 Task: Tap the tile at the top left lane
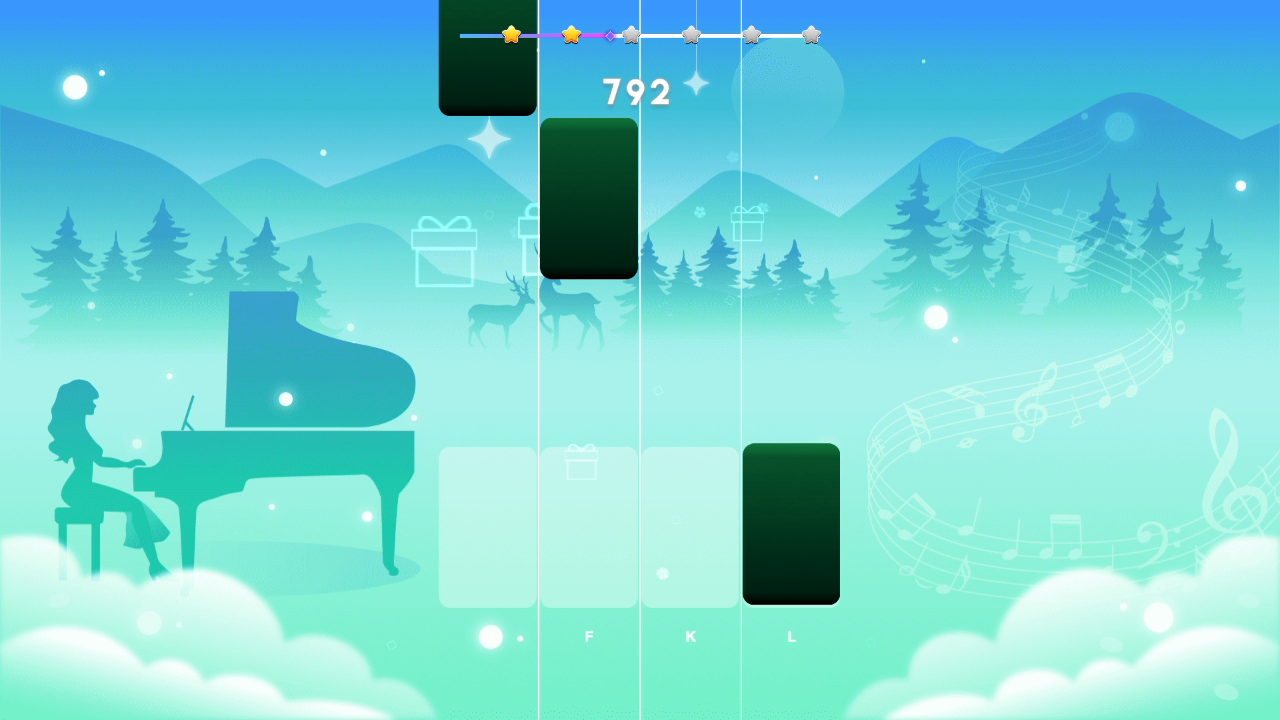click(x=487, y=55)
